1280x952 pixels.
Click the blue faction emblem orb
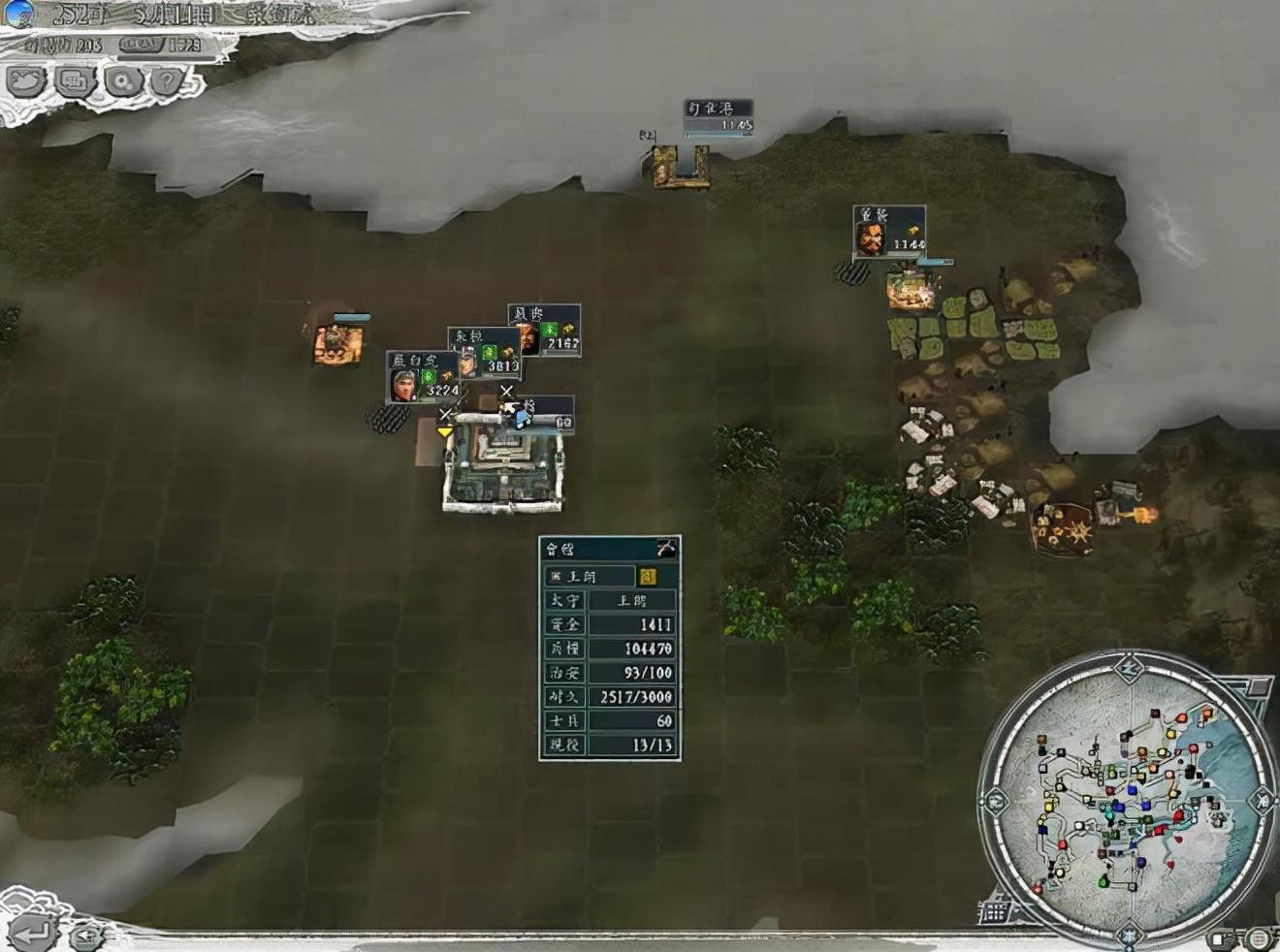(x=18, y=14)
